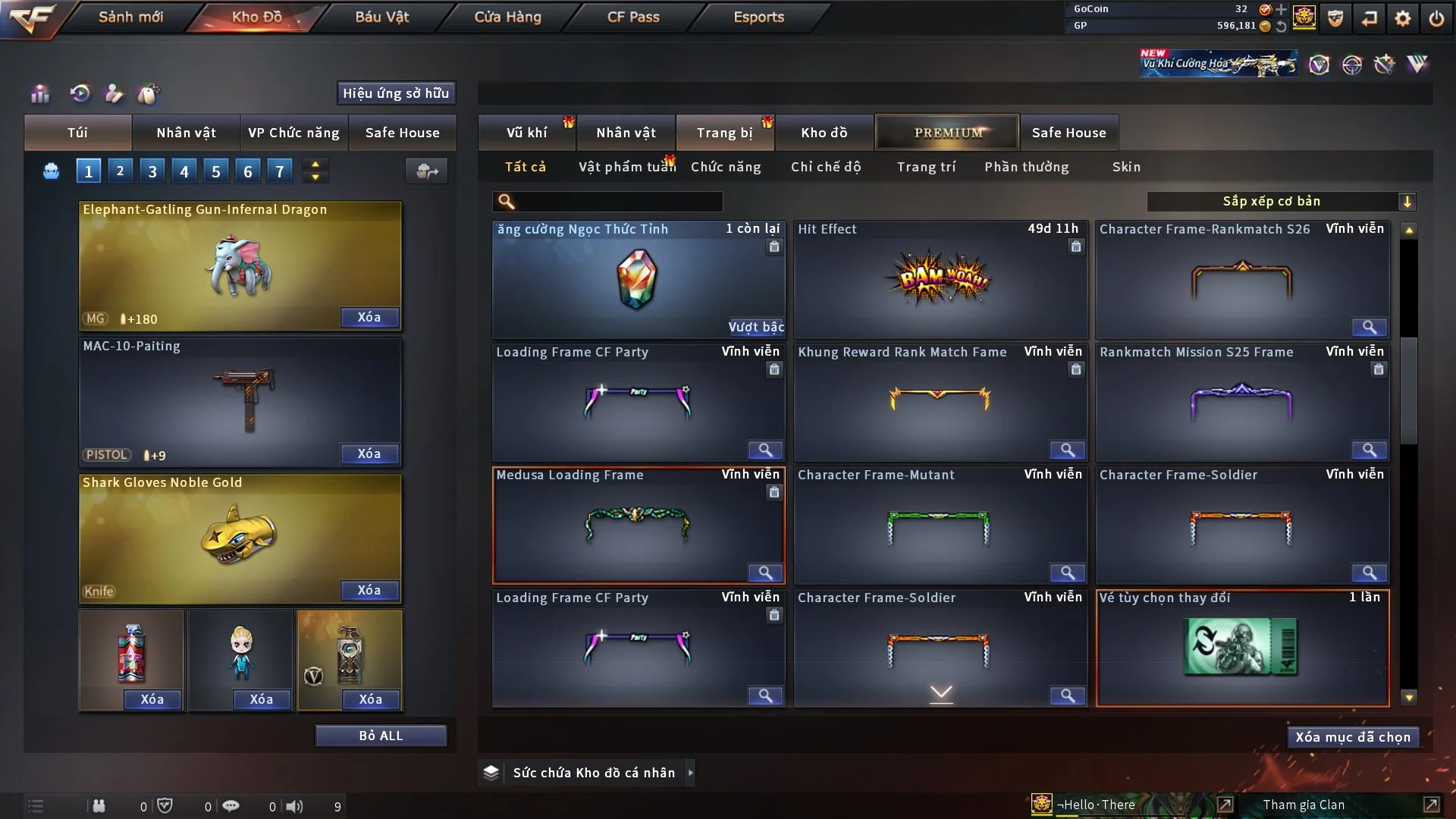
Task: Go to the Sảnh mới lobby
Action: click(x=130, y=17)
